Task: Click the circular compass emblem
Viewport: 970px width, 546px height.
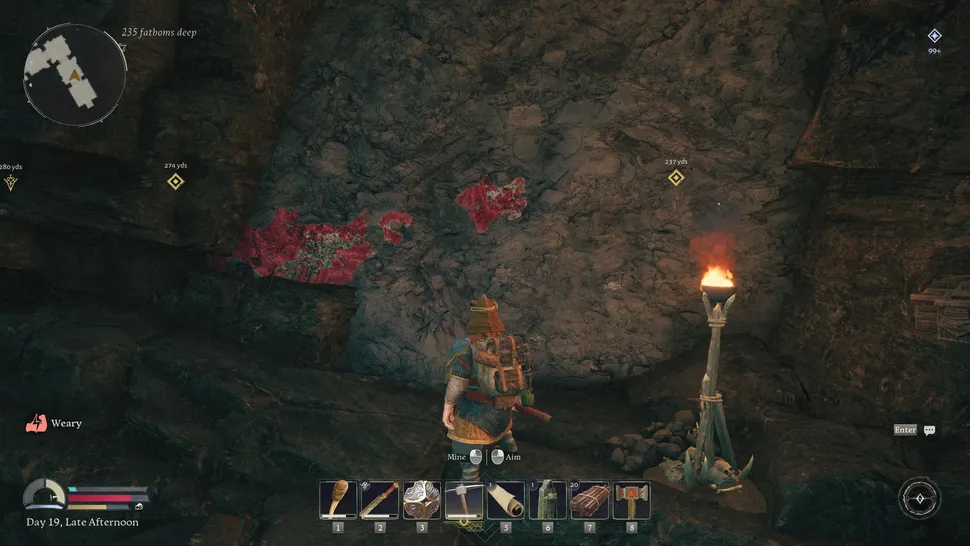Action: coord(919,498)
